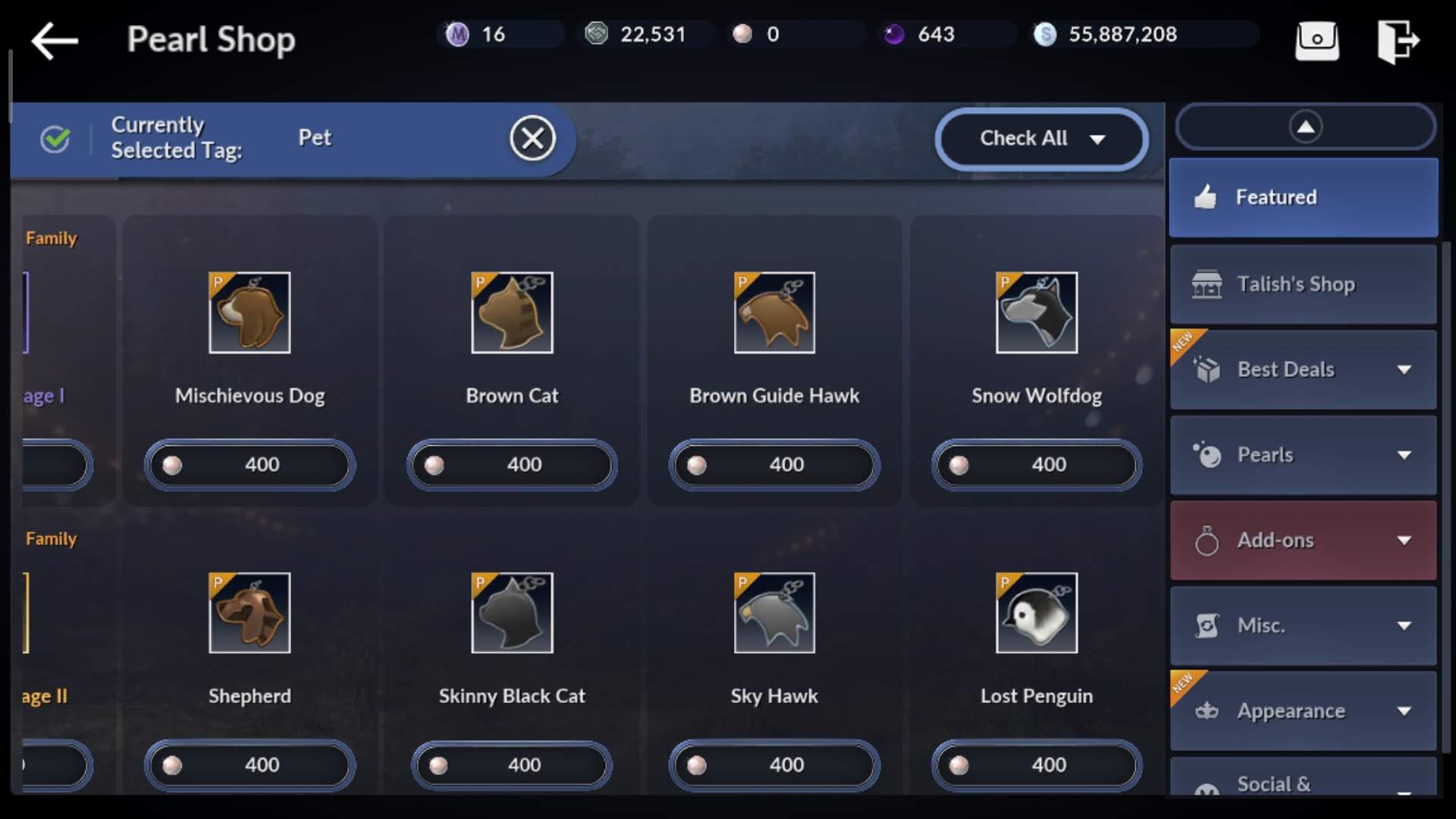Open Talish's Shop category
Screen dimensions: 1456x819
[1303, 284]
